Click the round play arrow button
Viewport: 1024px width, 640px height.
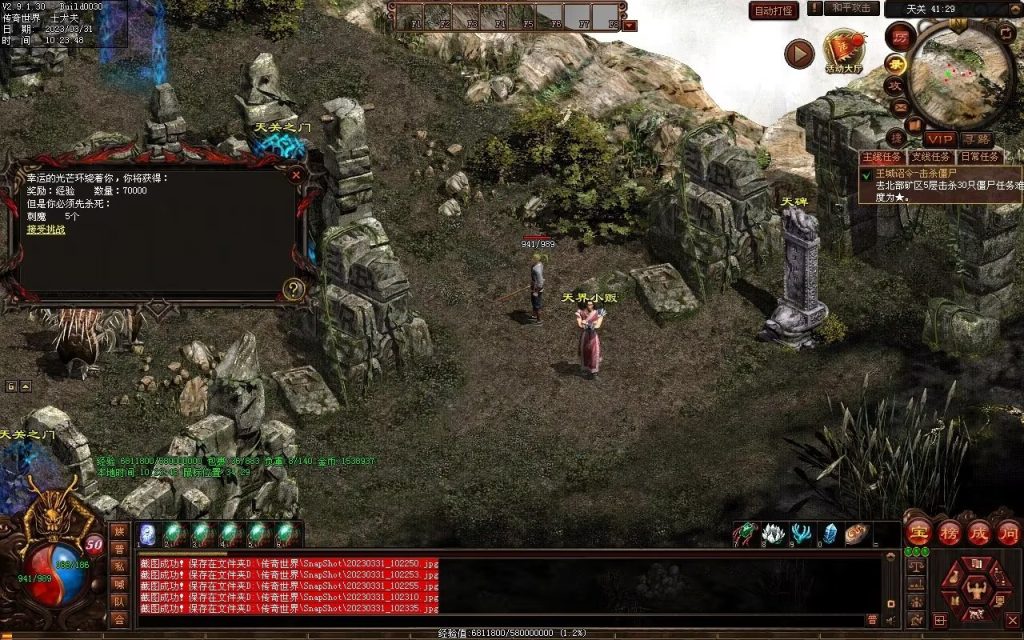(799, 53)
